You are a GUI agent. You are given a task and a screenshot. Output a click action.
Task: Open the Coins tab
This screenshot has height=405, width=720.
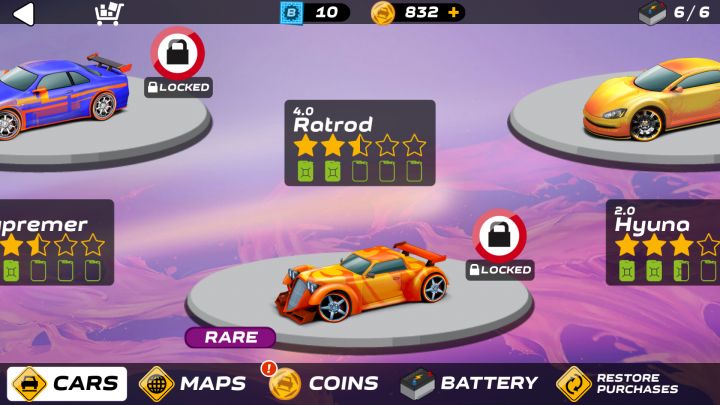(x=324, y=383)
